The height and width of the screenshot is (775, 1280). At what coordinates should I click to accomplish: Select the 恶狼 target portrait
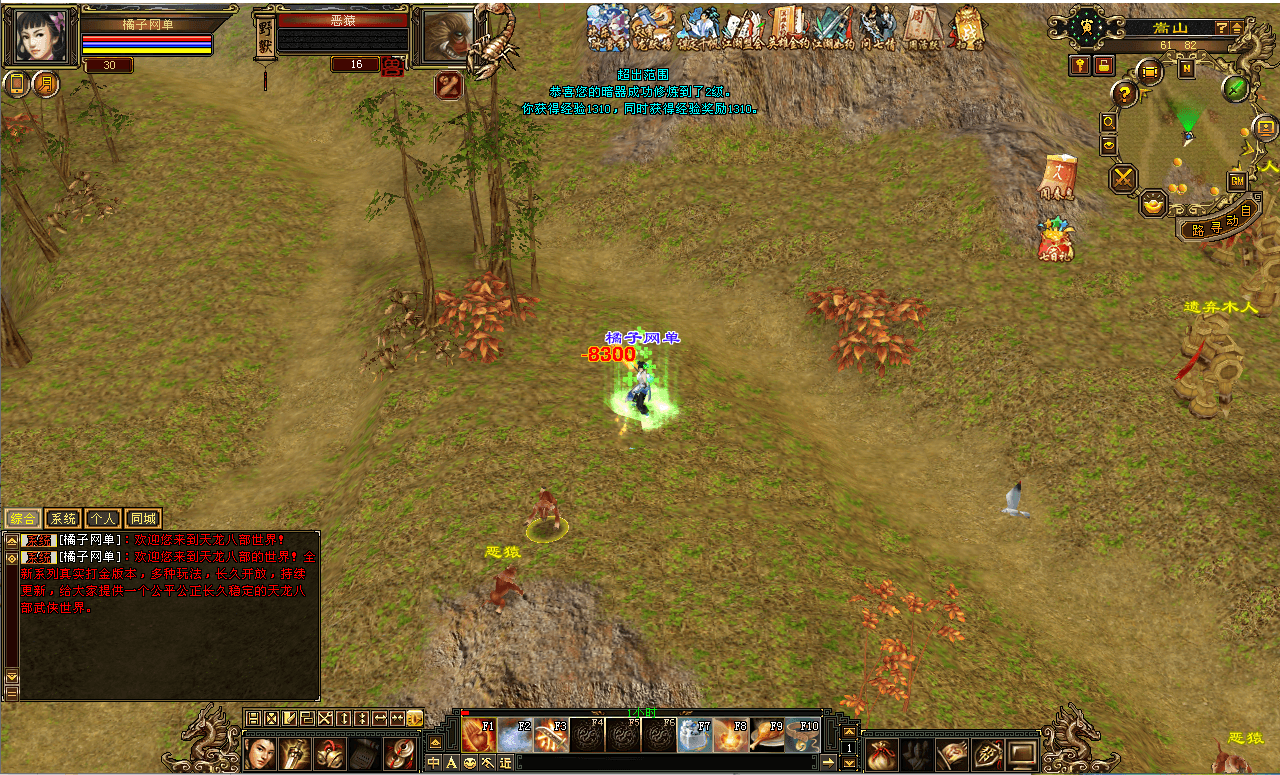tap(442, 37)
